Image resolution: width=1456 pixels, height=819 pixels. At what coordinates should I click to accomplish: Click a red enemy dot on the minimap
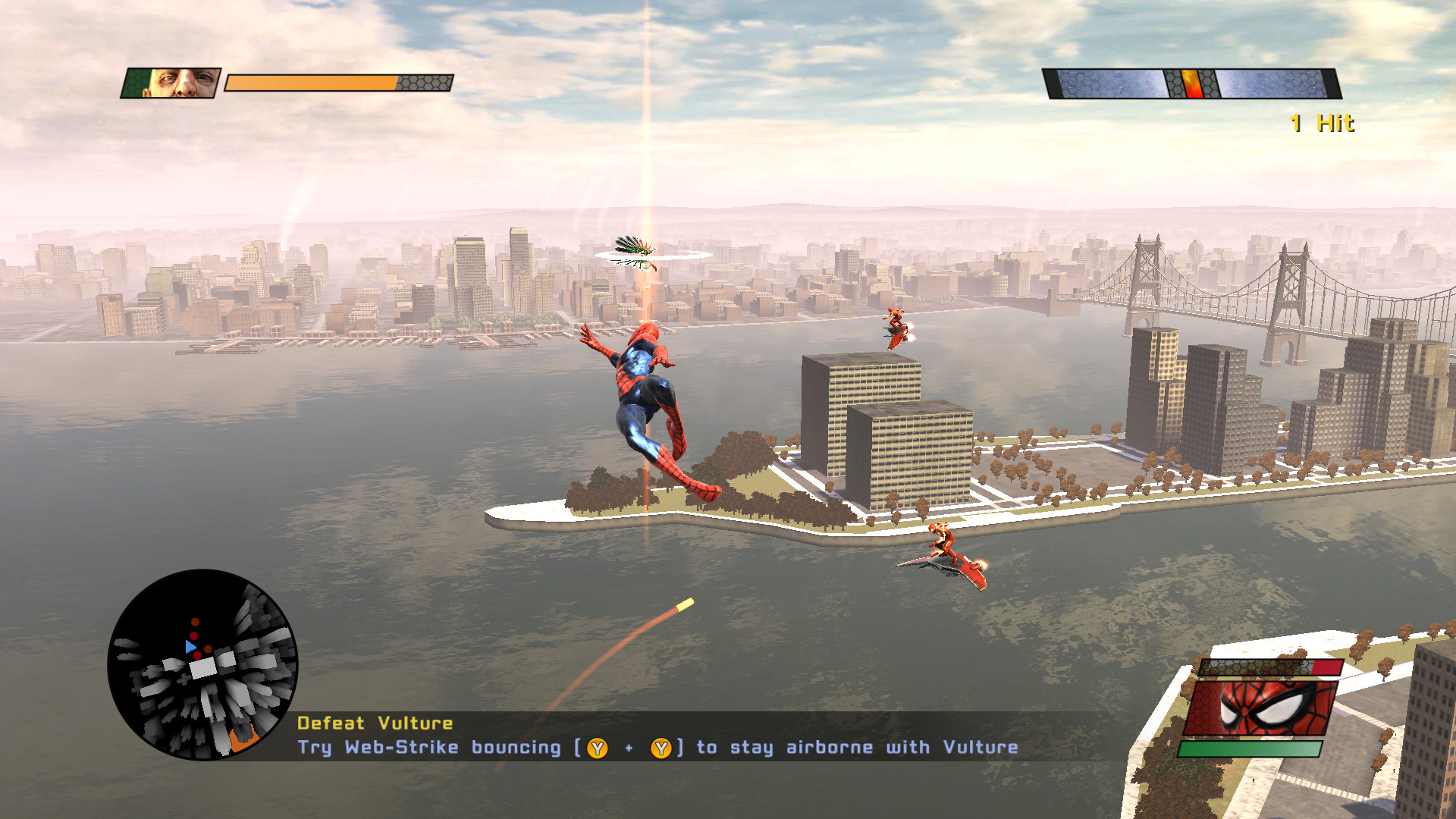point(193,635)
